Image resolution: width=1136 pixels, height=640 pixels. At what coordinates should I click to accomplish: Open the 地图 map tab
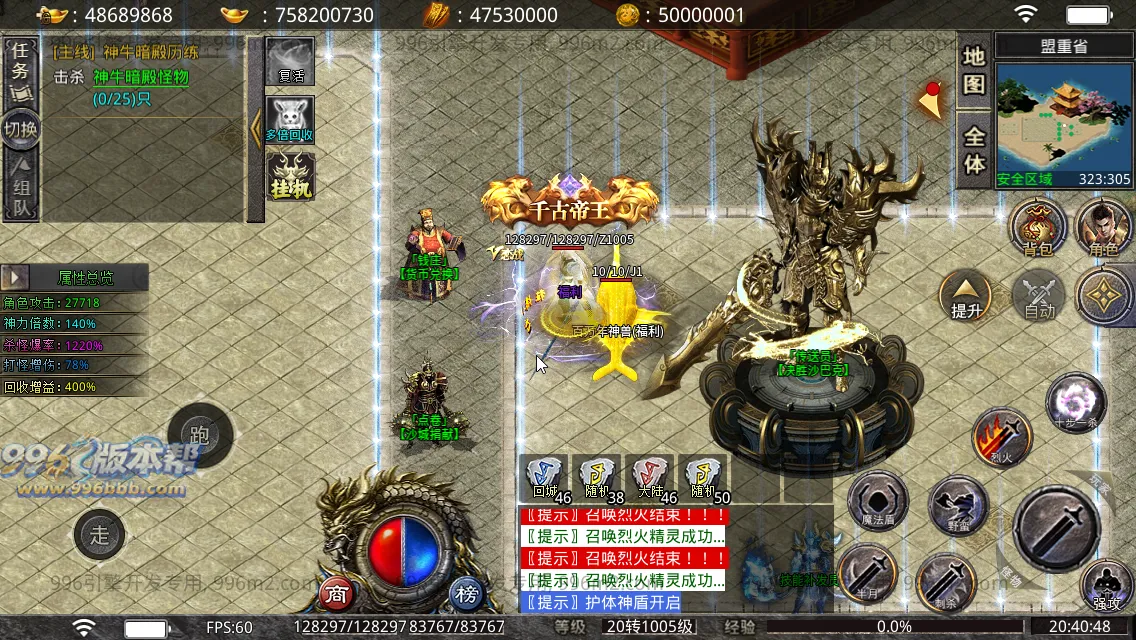(974, 71)
